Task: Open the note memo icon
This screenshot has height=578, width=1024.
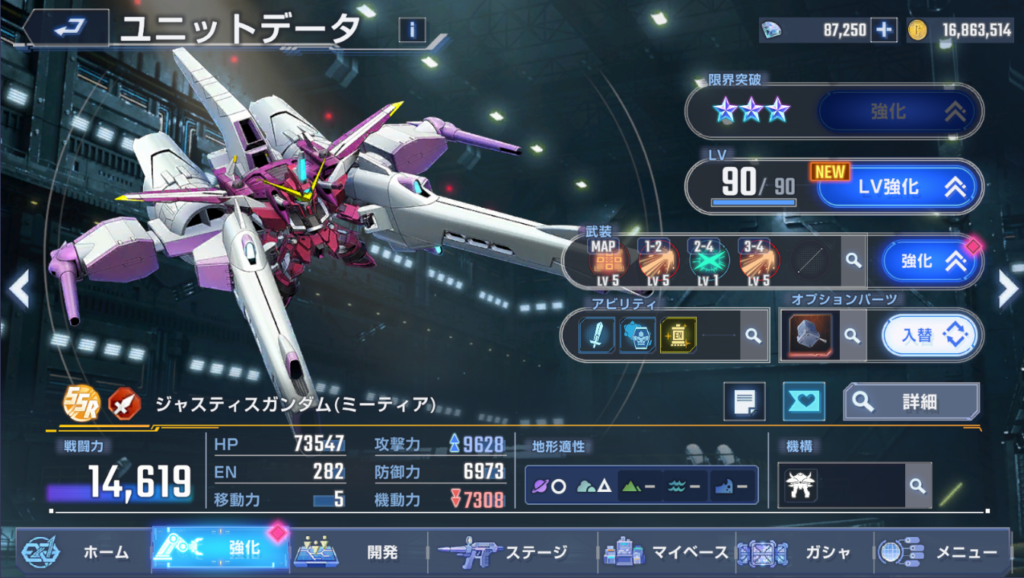Action: 744,401
